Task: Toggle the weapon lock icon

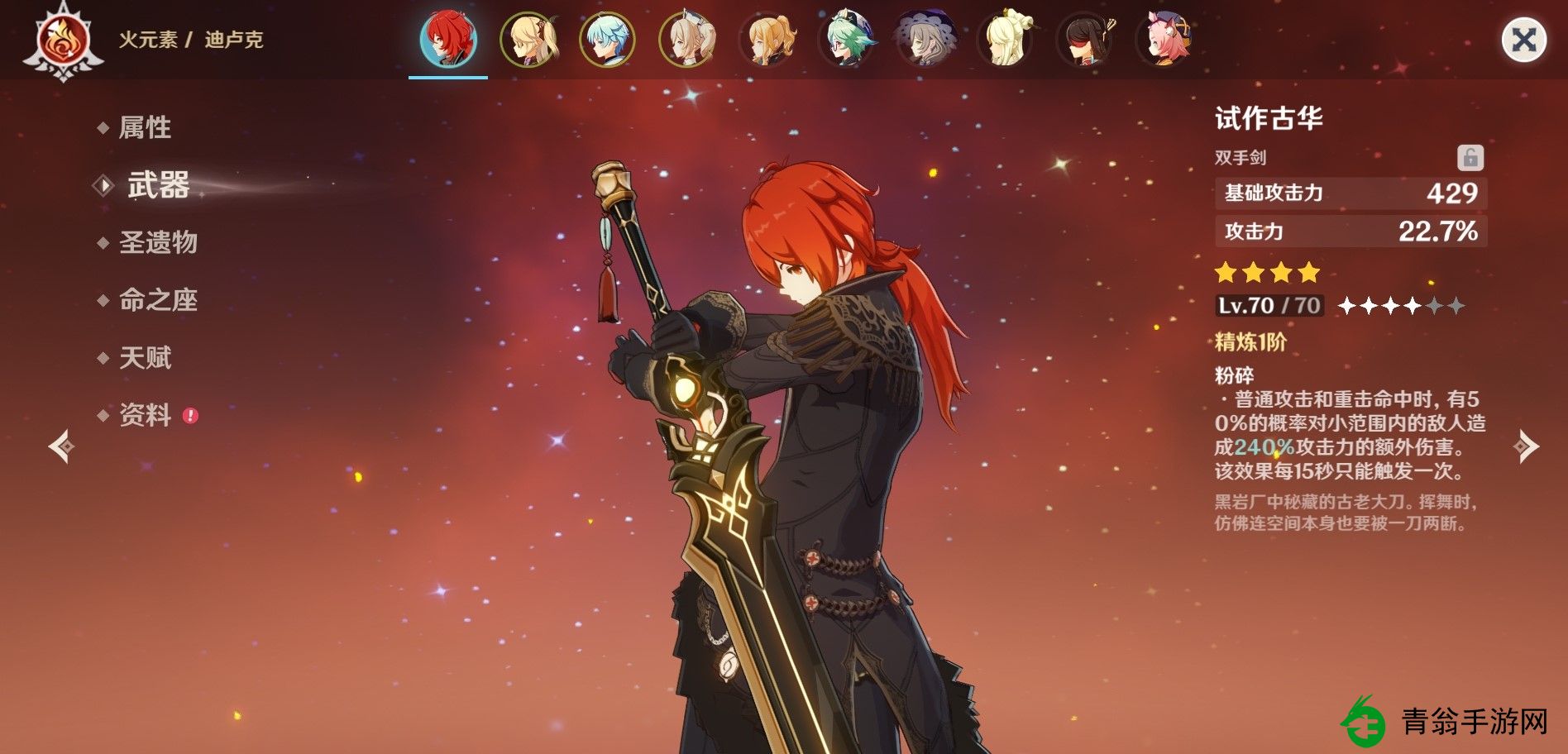Action: tap(1470, 157)
